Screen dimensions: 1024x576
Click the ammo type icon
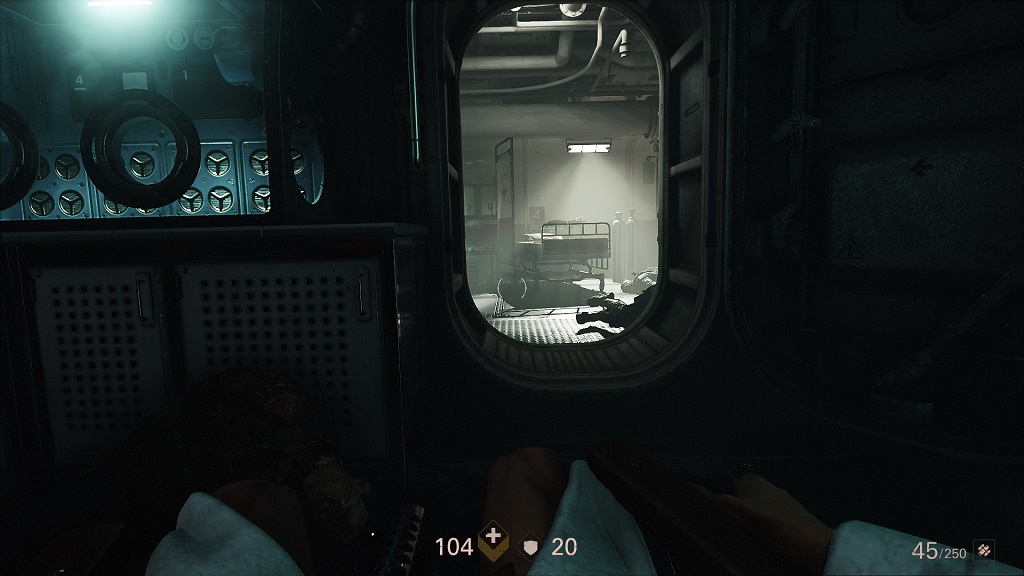985,549
